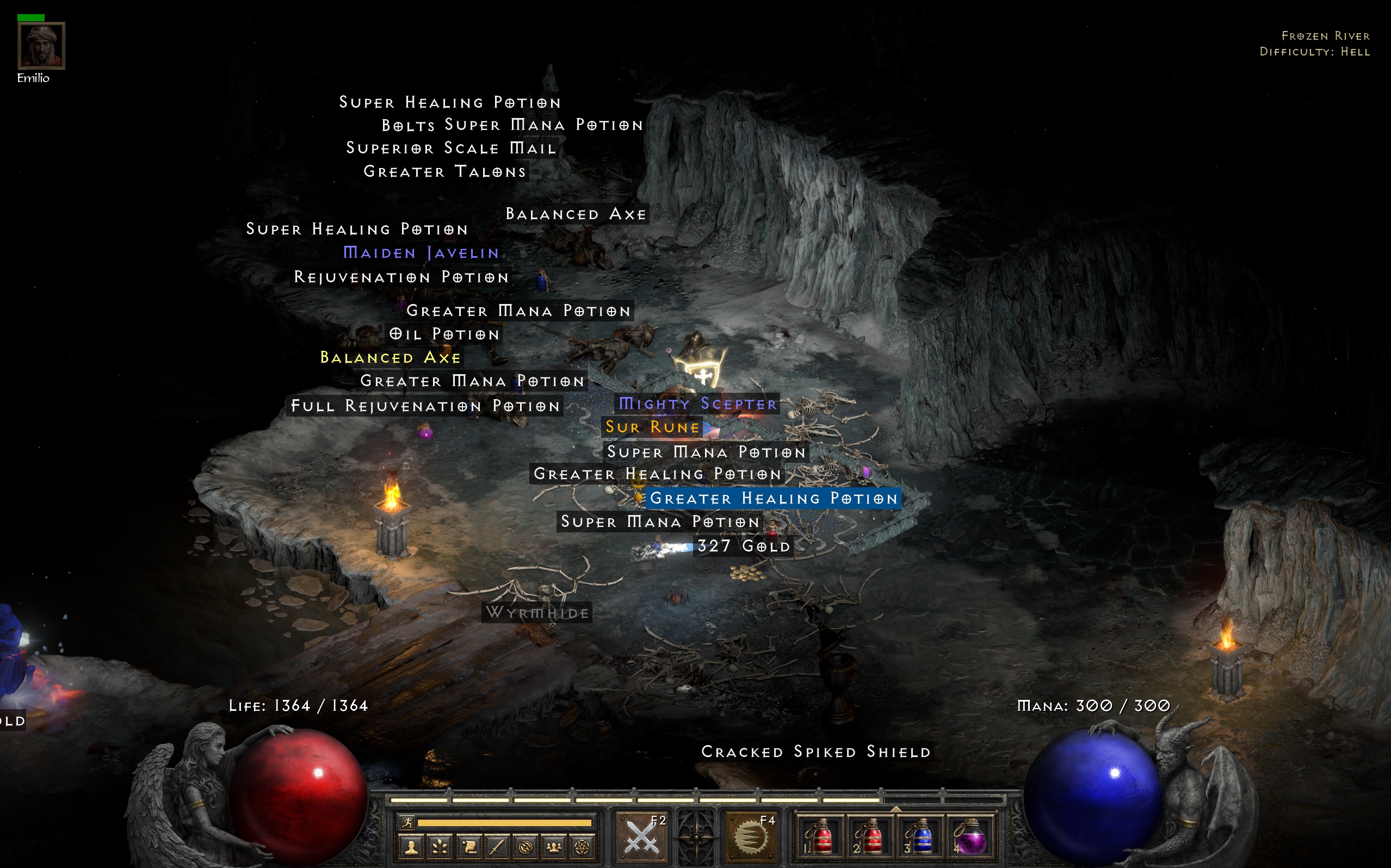Open the quest log scroll button
Screen dimensions: 1391x868
[468, 847]
